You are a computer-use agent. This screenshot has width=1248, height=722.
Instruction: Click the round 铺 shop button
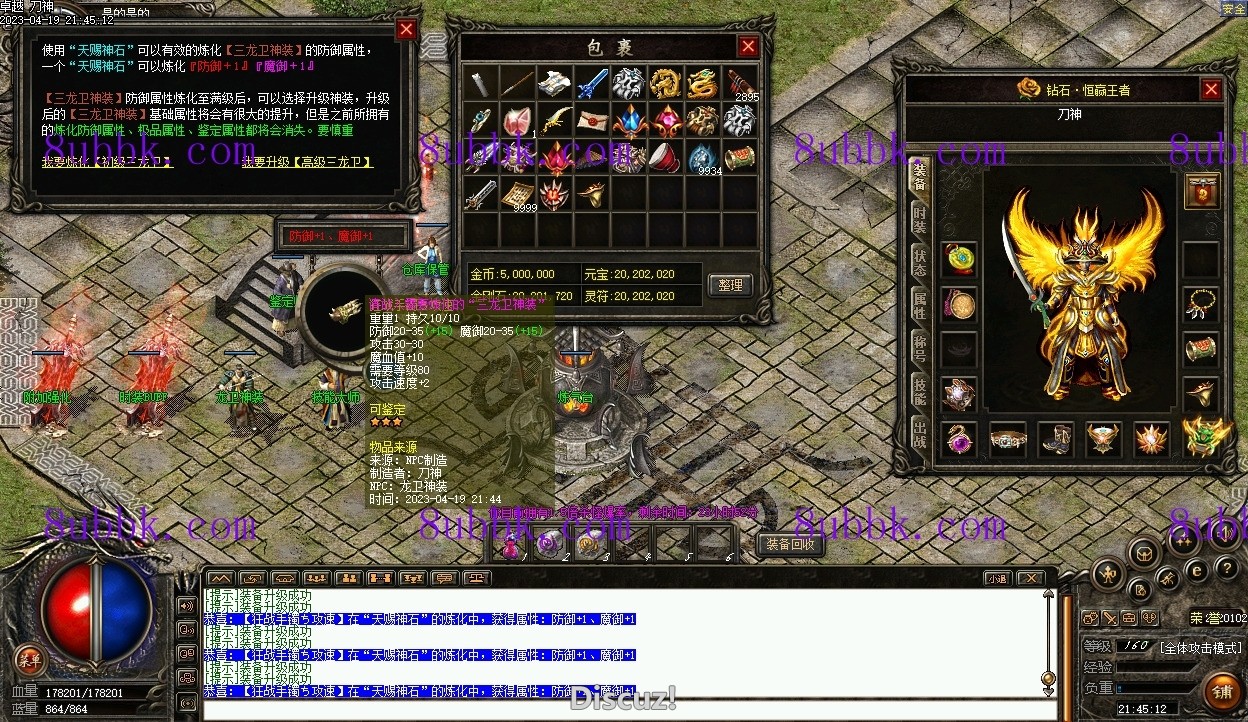pyautogui.click(x=1222, y=692)
